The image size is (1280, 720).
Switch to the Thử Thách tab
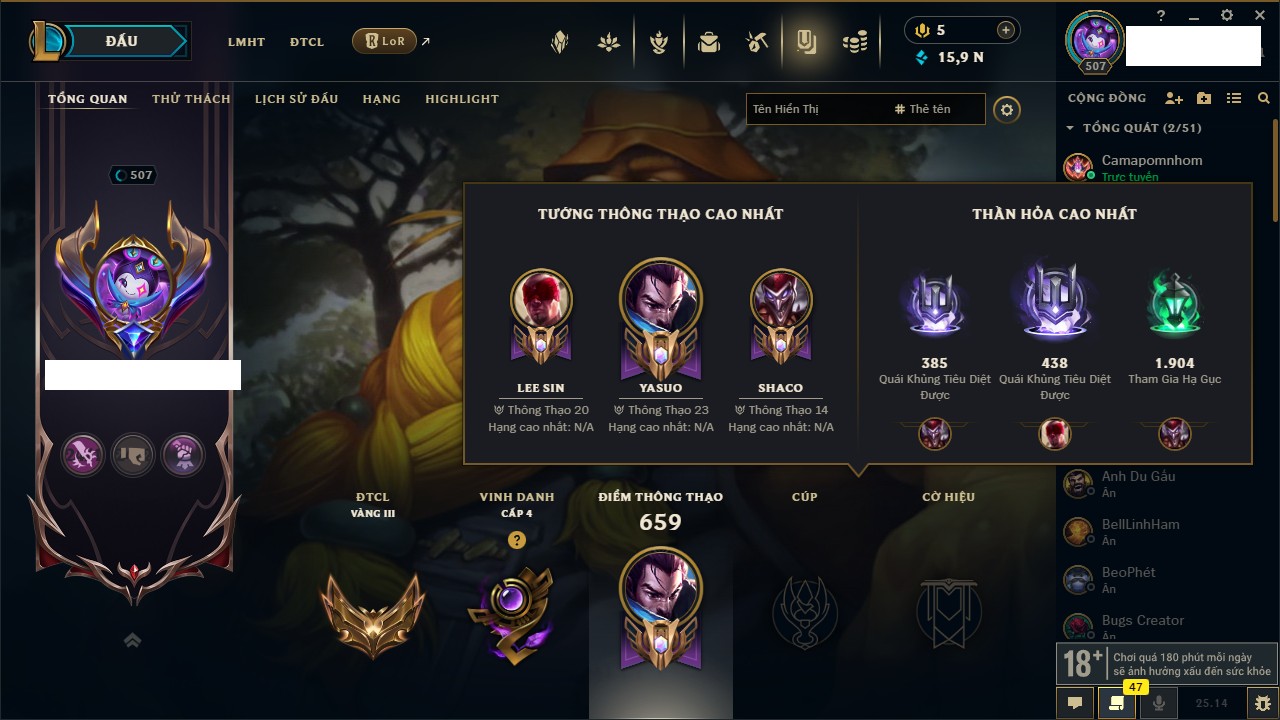click(191, 99)
